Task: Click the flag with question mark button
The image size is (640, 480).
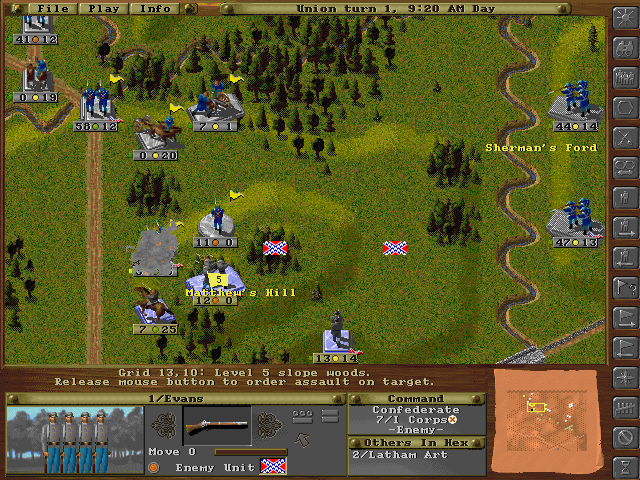Action: (x=626, y=286)
